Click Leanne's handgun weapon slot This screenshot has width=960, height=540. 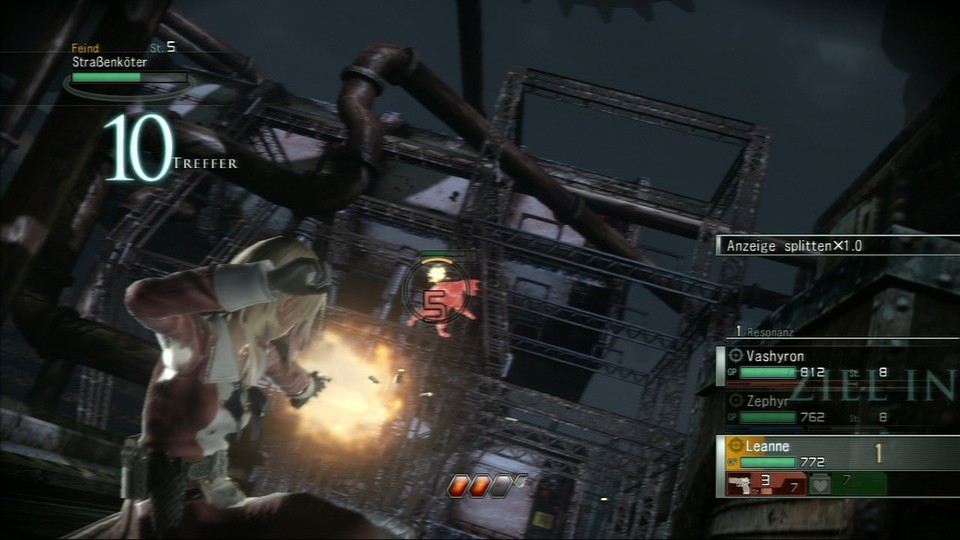click(765, 484)
